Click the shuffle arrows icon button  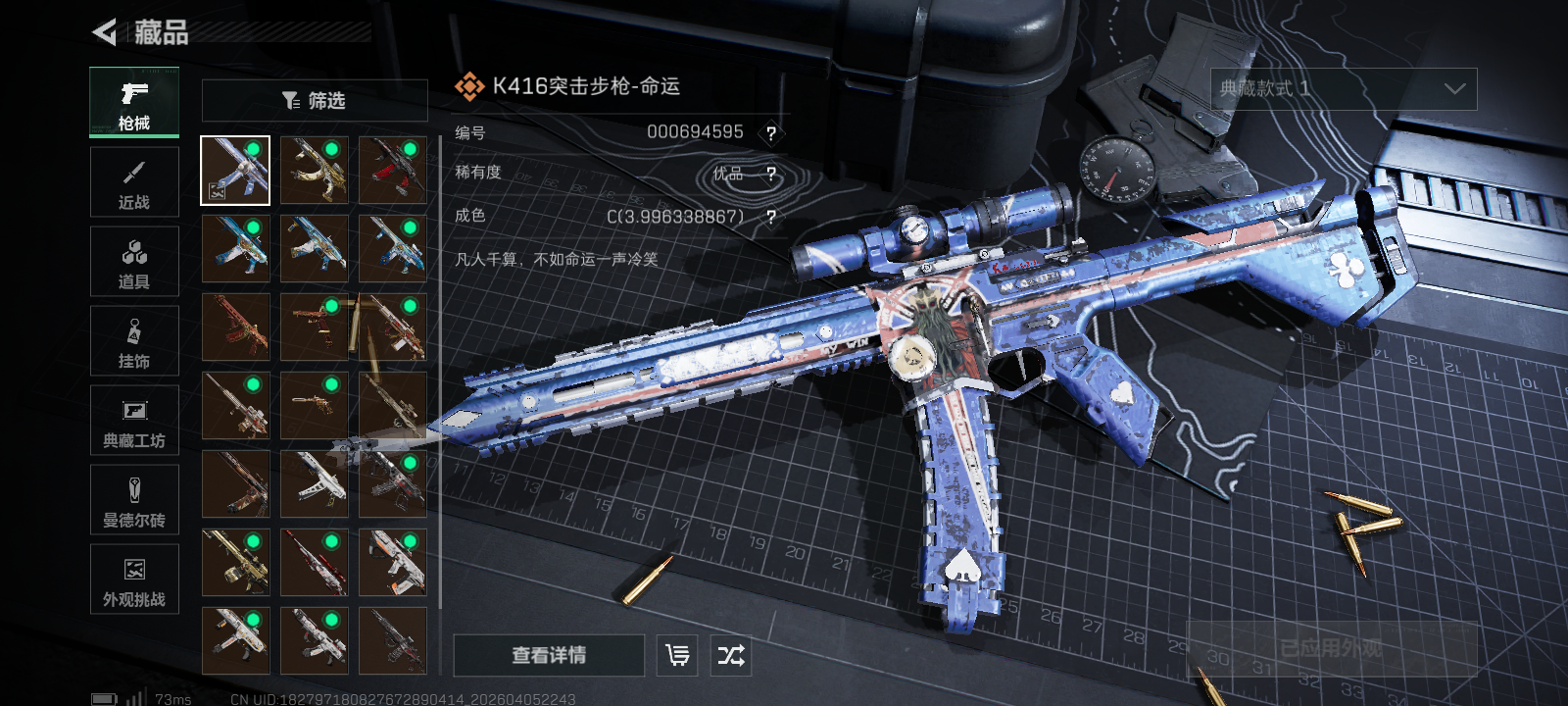tap(731, 655)
